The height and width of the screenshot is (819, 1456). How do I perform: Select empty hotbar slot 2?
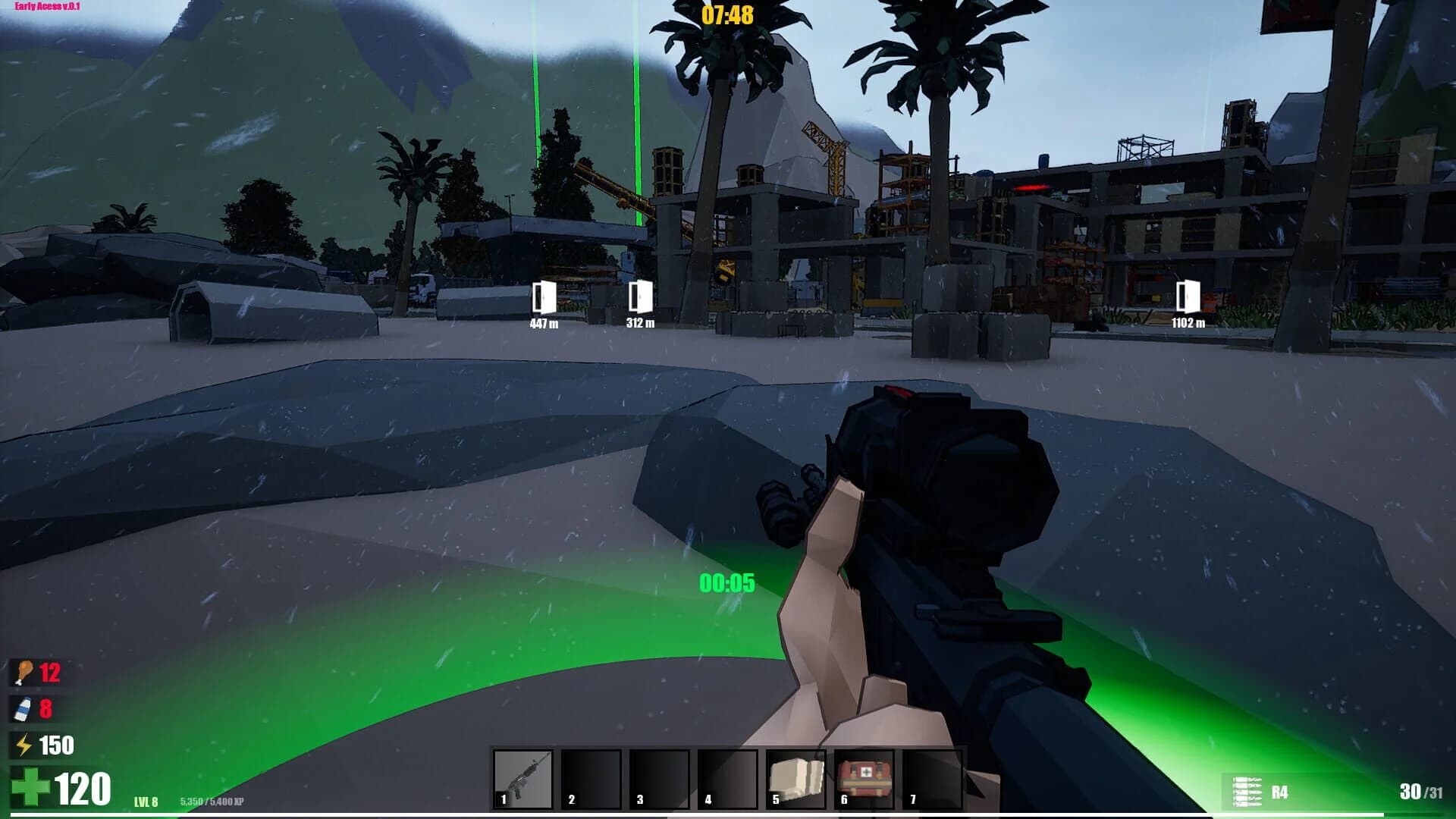coord(591,781)
